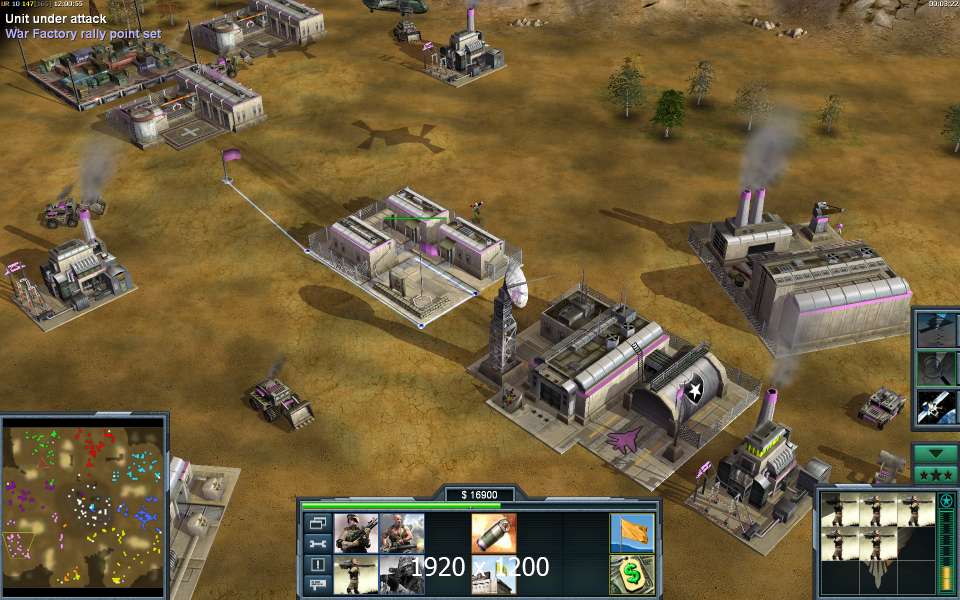Image resolution: width=960 pixels, height=600 pixels.
Task: Train the camouflaged sniper unit
Action: (x=402, y=575)
